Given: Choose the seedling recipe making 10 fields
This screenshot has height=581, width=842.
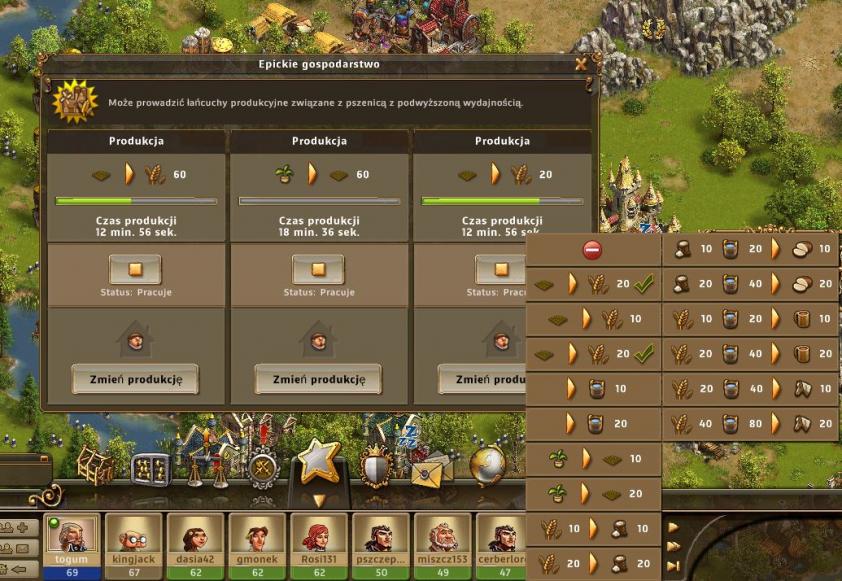Looking at the screenshot, I should [x=593, y=459].
